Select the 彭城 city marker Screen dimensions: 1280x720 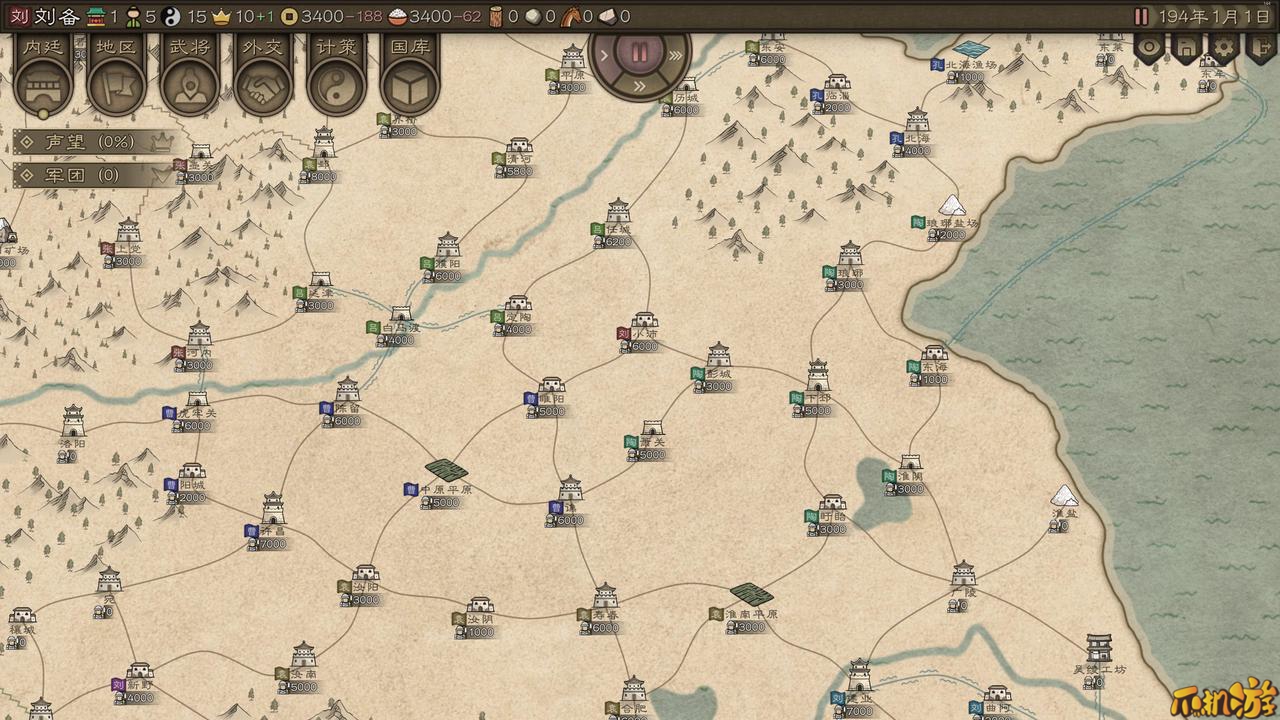click(719, 356)
